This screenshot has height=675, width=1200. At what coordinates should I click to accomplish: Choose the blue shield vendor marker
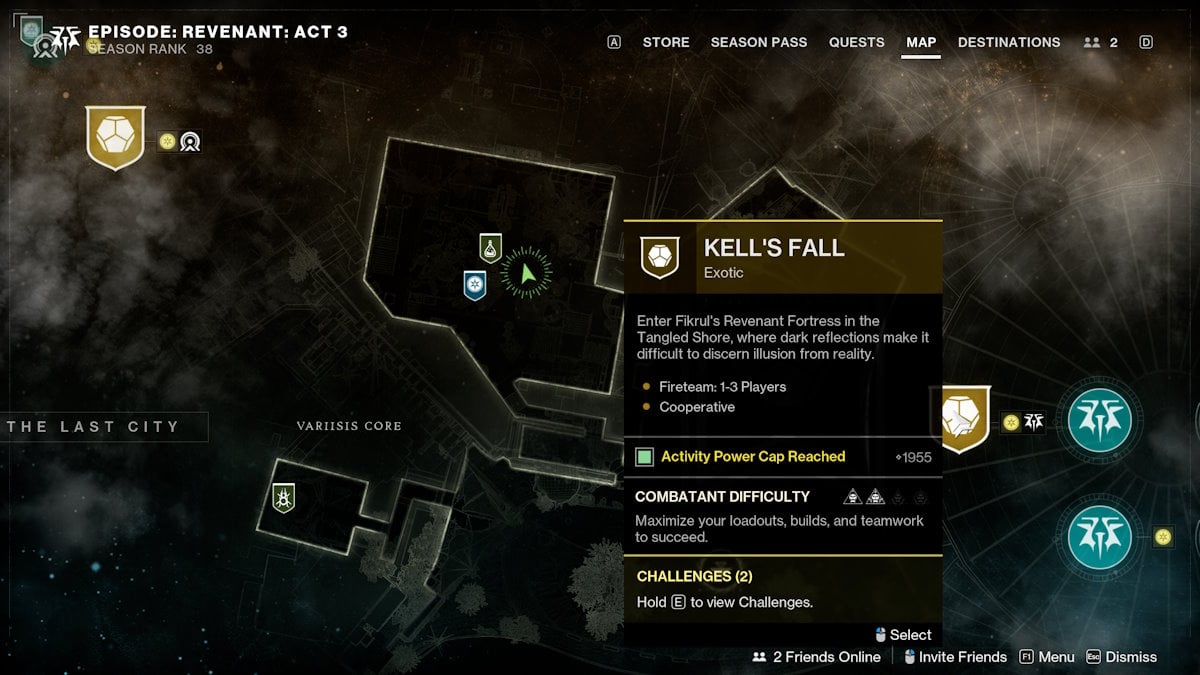pyautogui.click(x=475, y=285)
